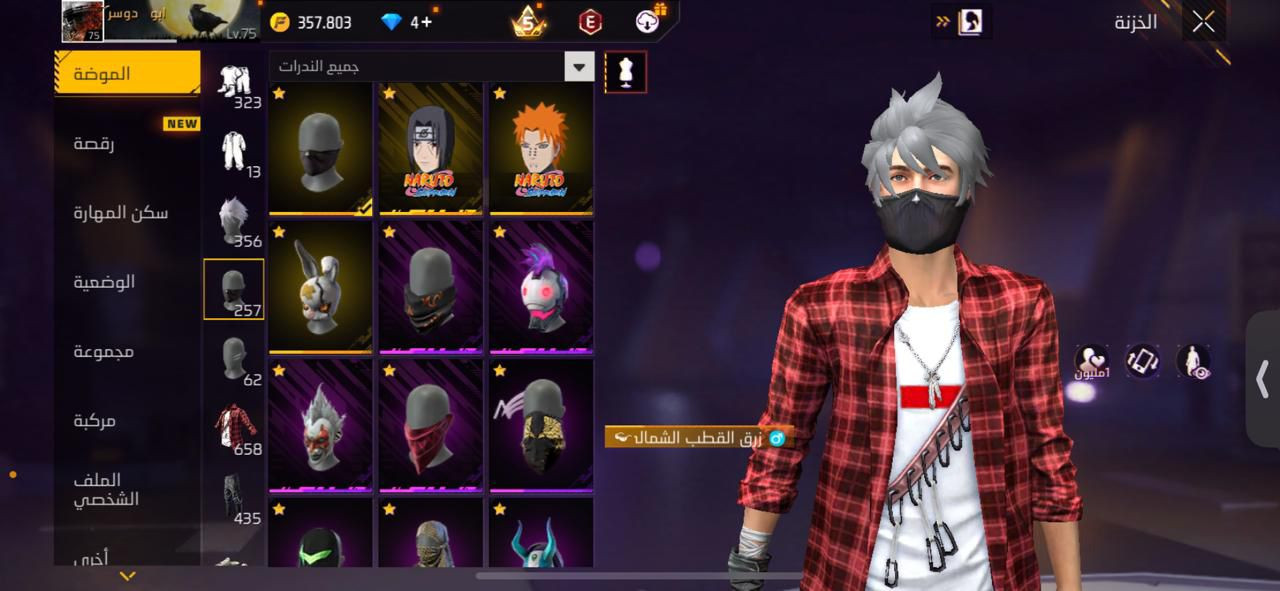
Task: Pick the orange-haired Pain Naruto head item
Action: pyautogui.click(x=540, y=148)
